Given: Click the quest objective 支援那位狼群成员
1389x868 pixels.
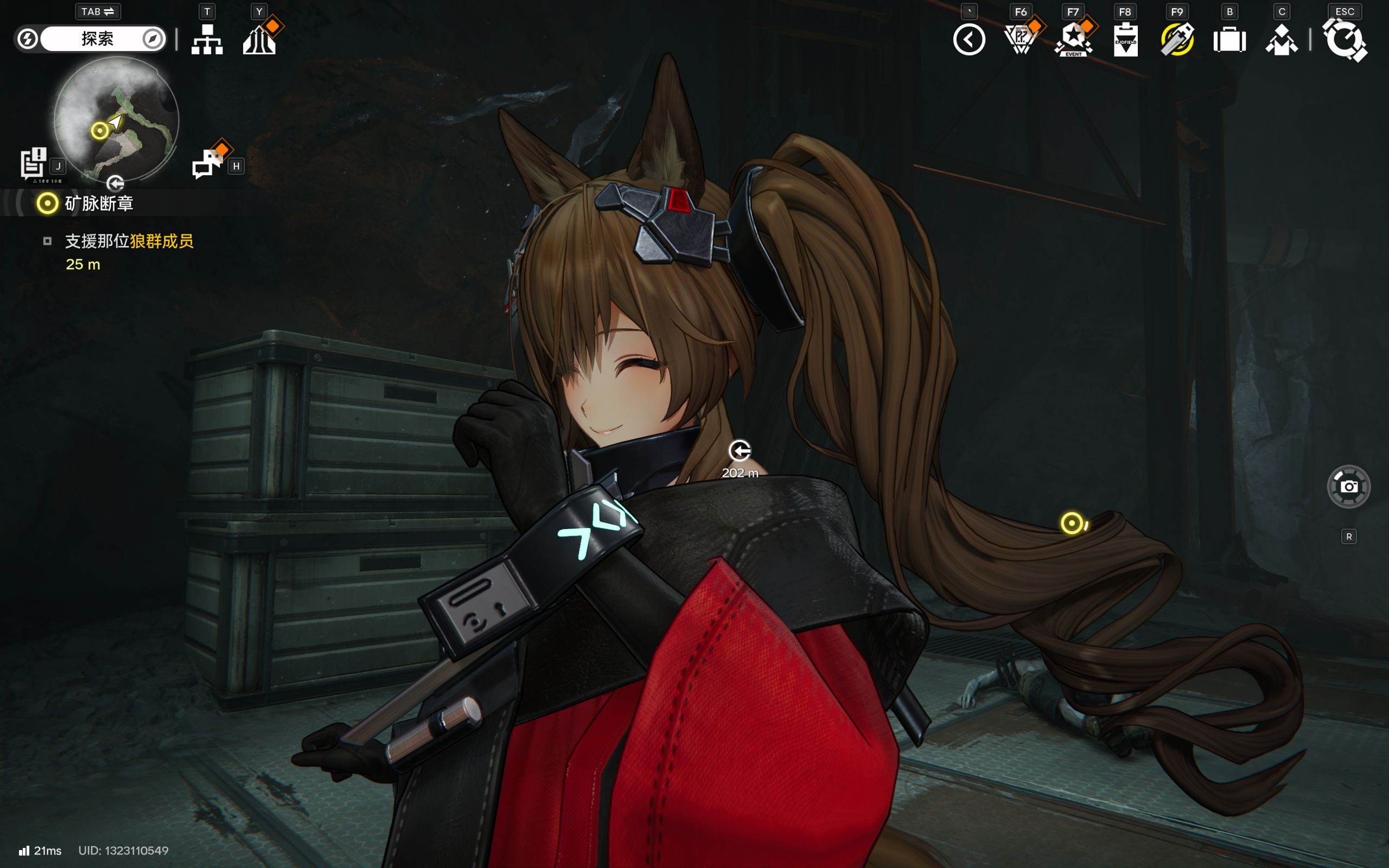Looking at the screenshot, I should 129,241.
